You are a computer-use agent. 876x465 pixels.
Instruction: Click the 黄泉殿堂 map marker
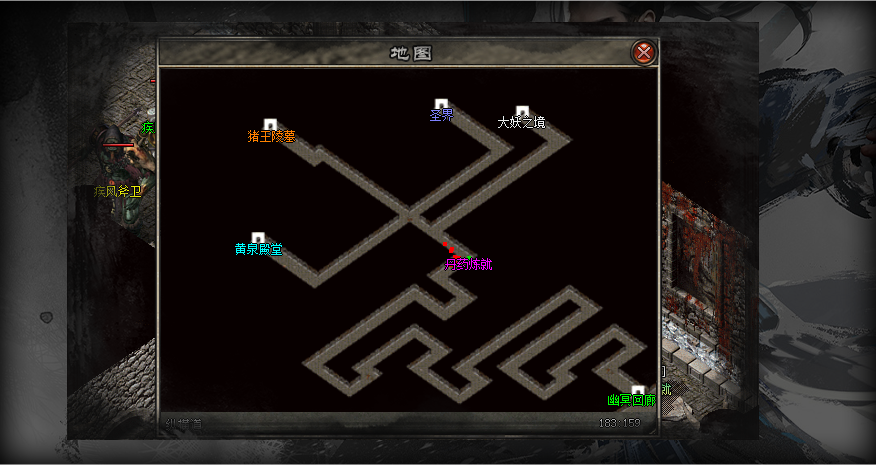point(258,238)
